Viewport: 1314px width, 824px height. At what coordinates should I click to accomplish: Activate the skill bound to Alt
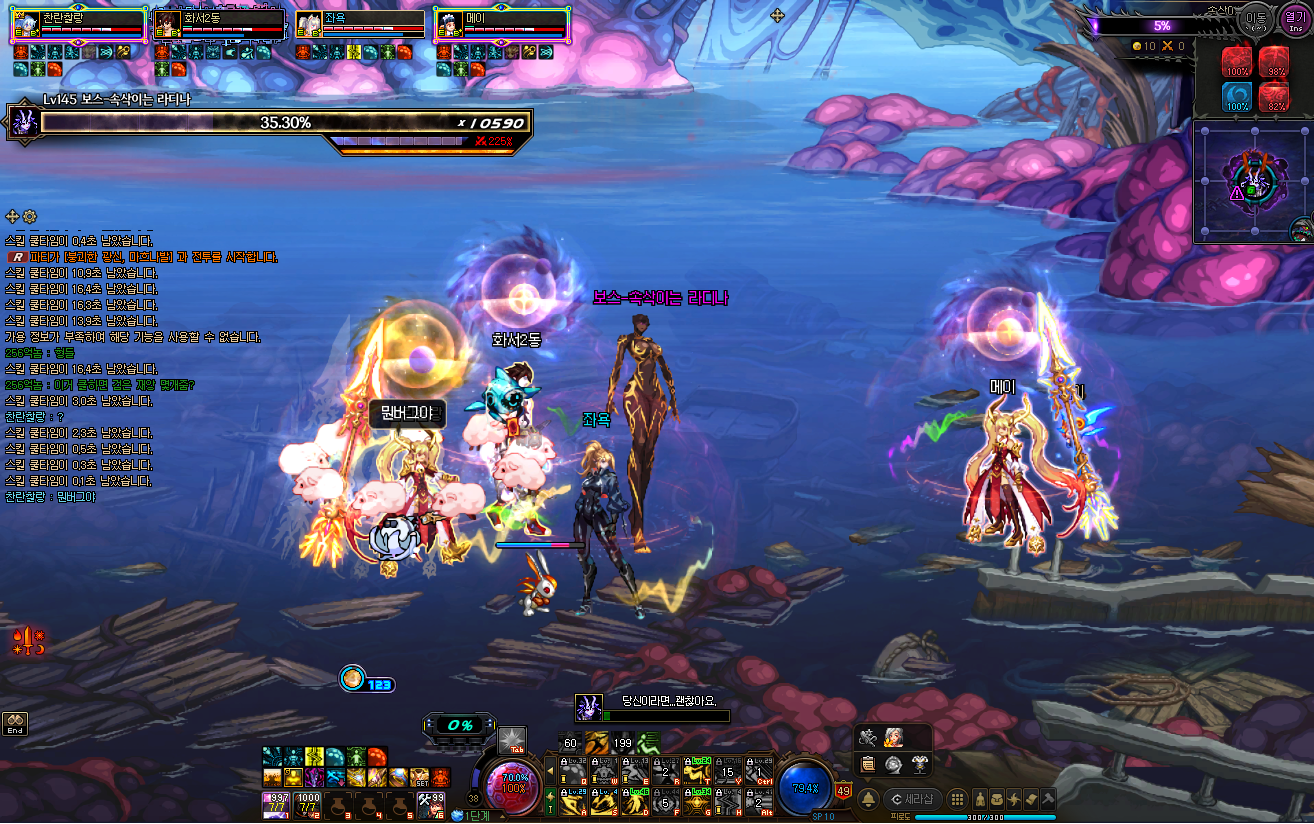point(759,801)
